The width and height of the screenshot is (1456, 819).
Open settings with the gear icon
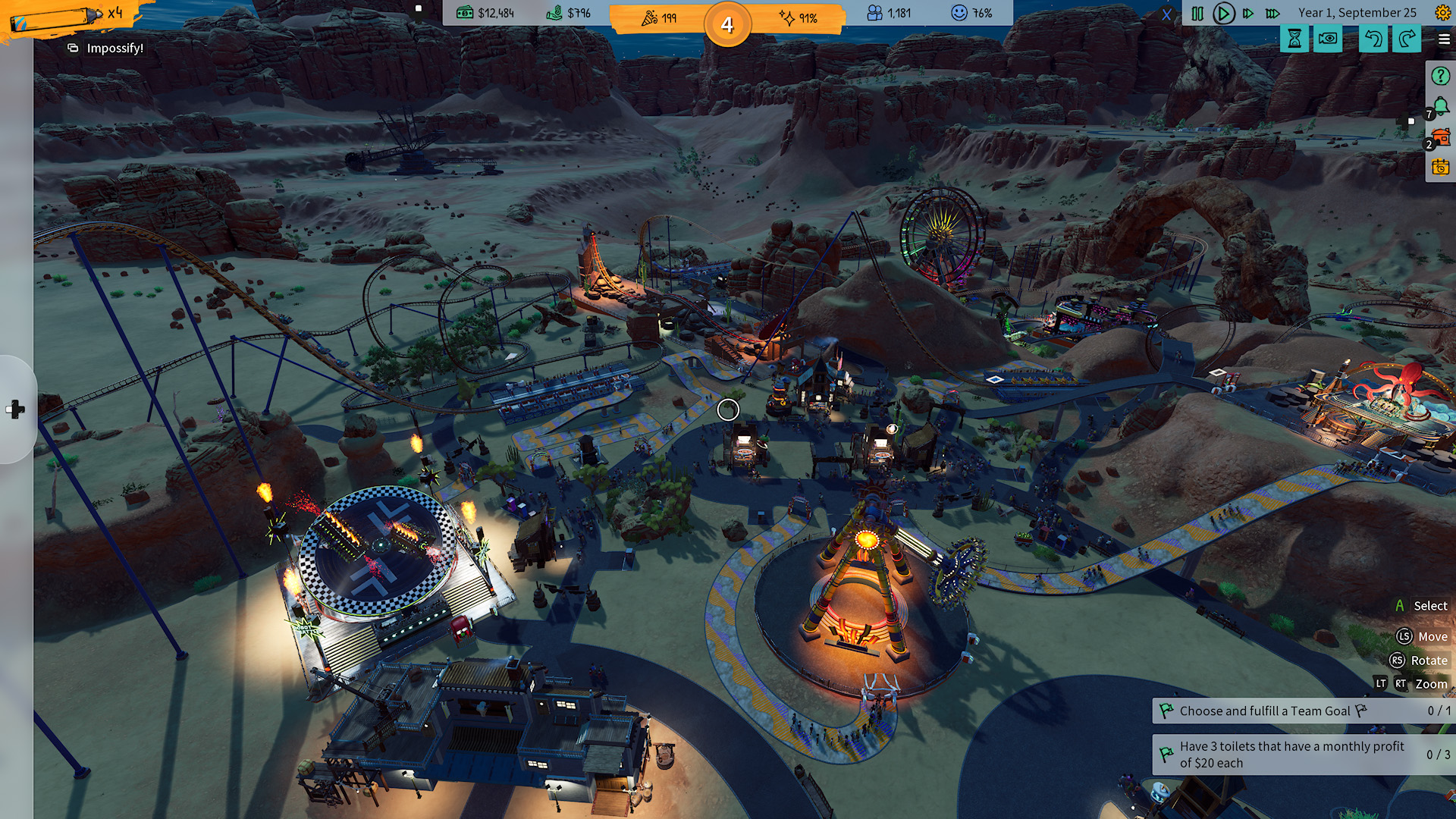1442,13
